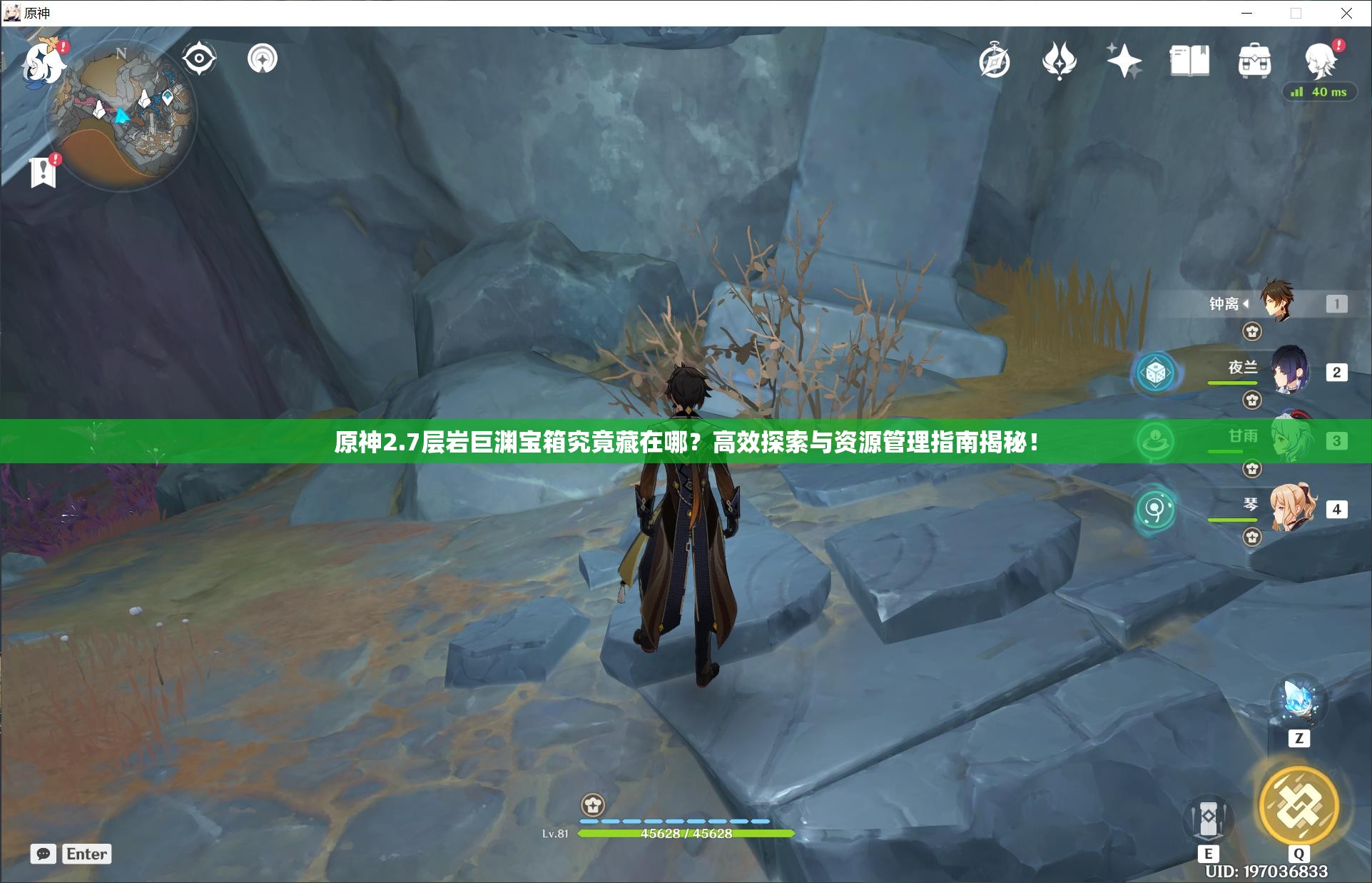Viewport: 1372px width, 883px height.
Task: Use the crystal gadget
Action: (1299, 702)
